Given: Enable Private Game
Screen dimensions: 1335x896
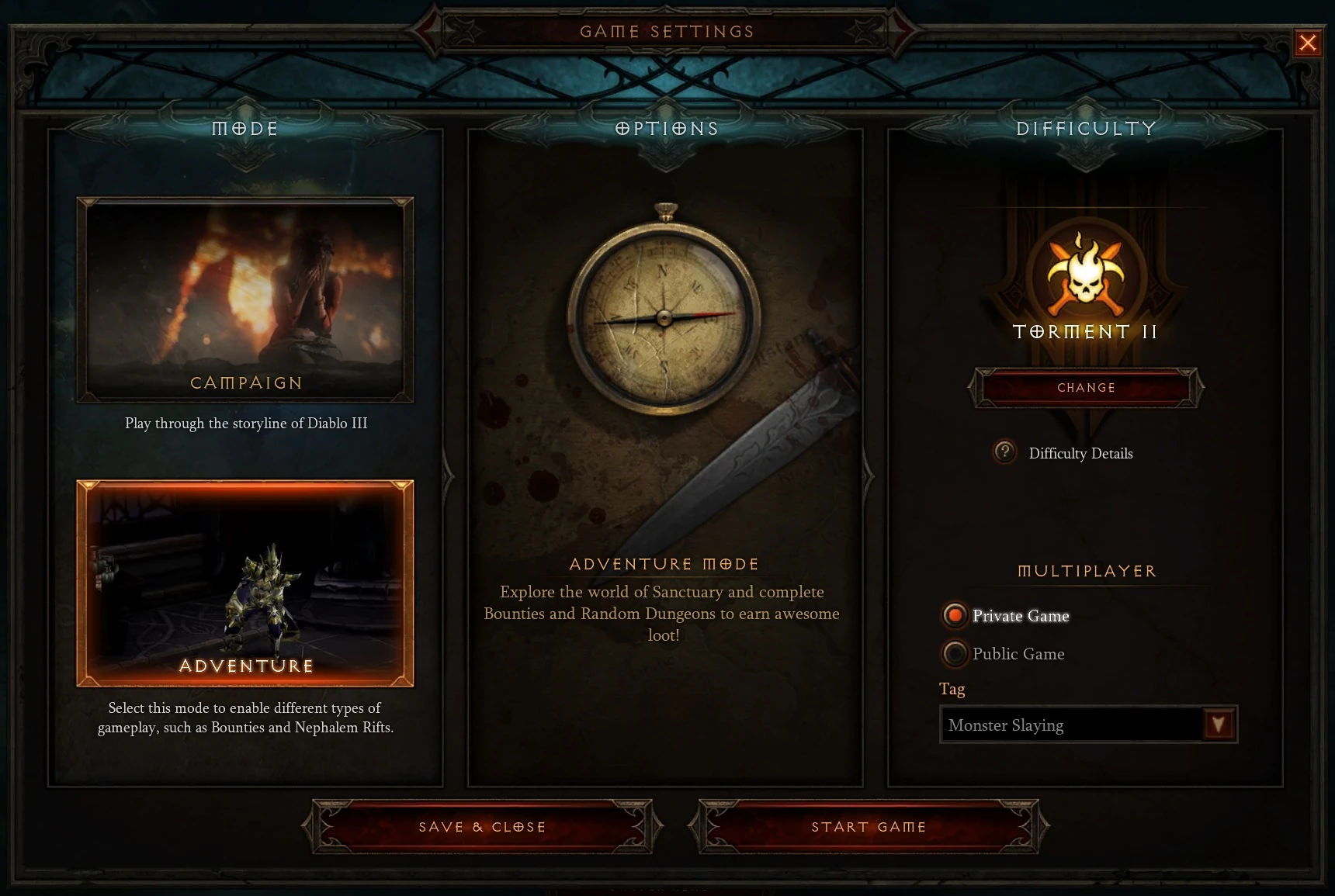Looking at the screenshot, I should pos(954,616).
